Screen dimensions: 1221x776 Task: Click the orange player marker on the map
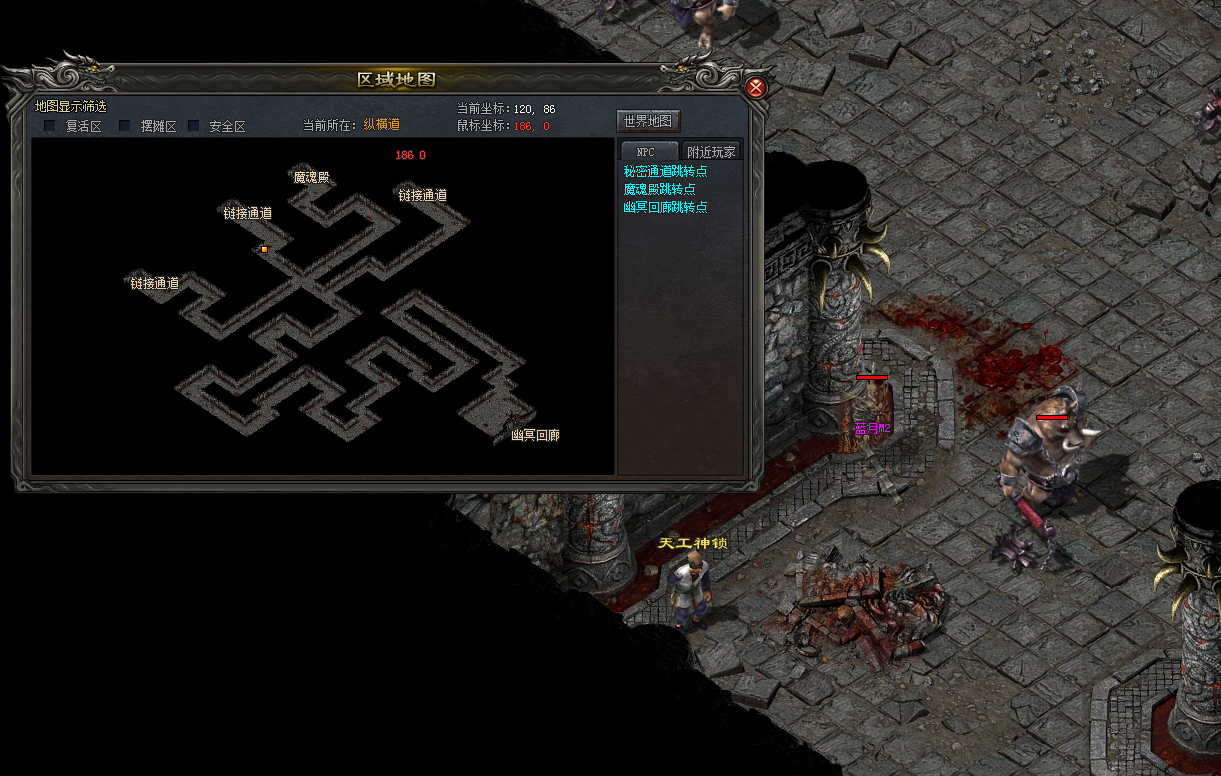coord(264,249)
